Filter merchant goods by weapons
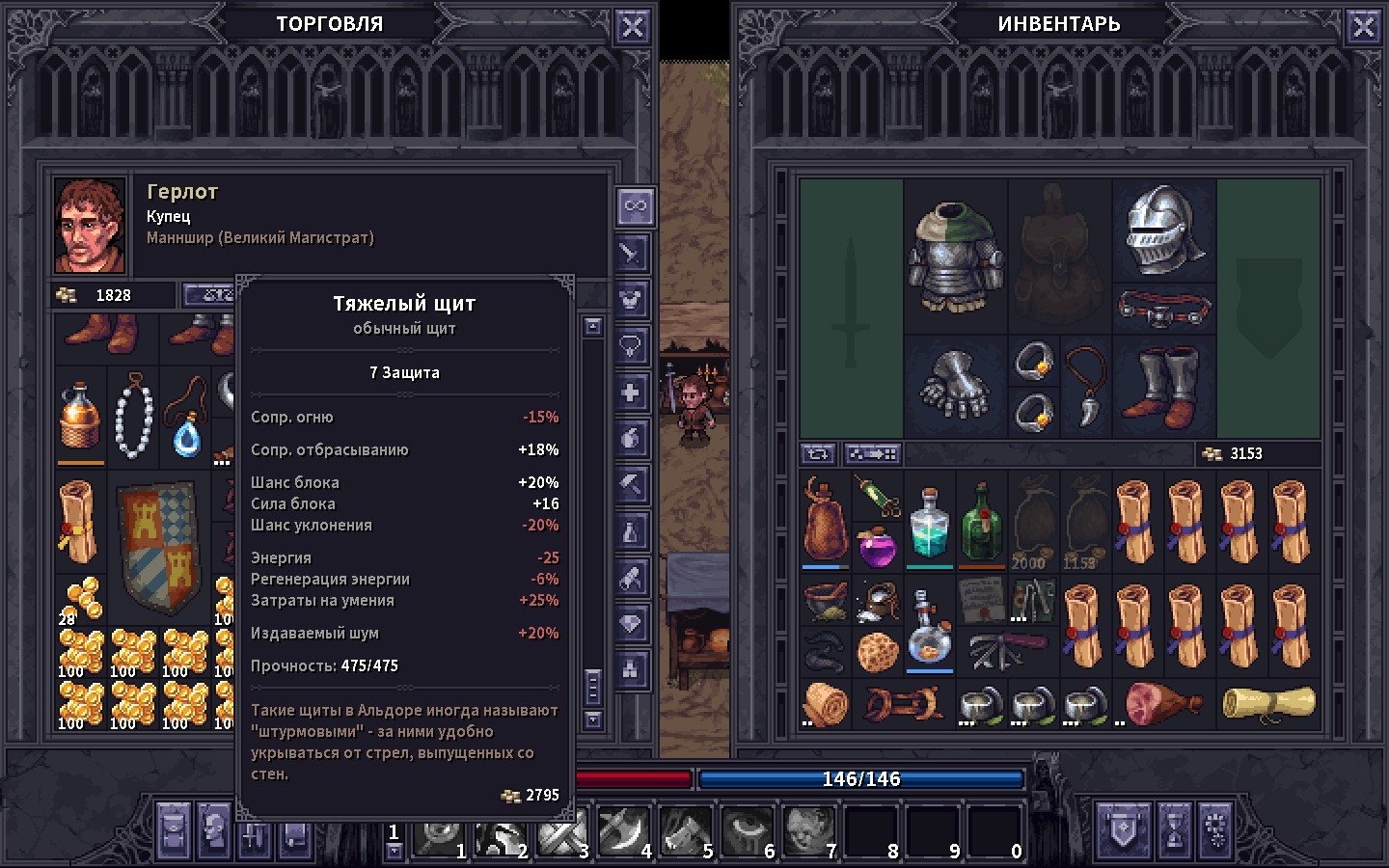This screenshot has height=868, width=1389. [x=631, y=254]
